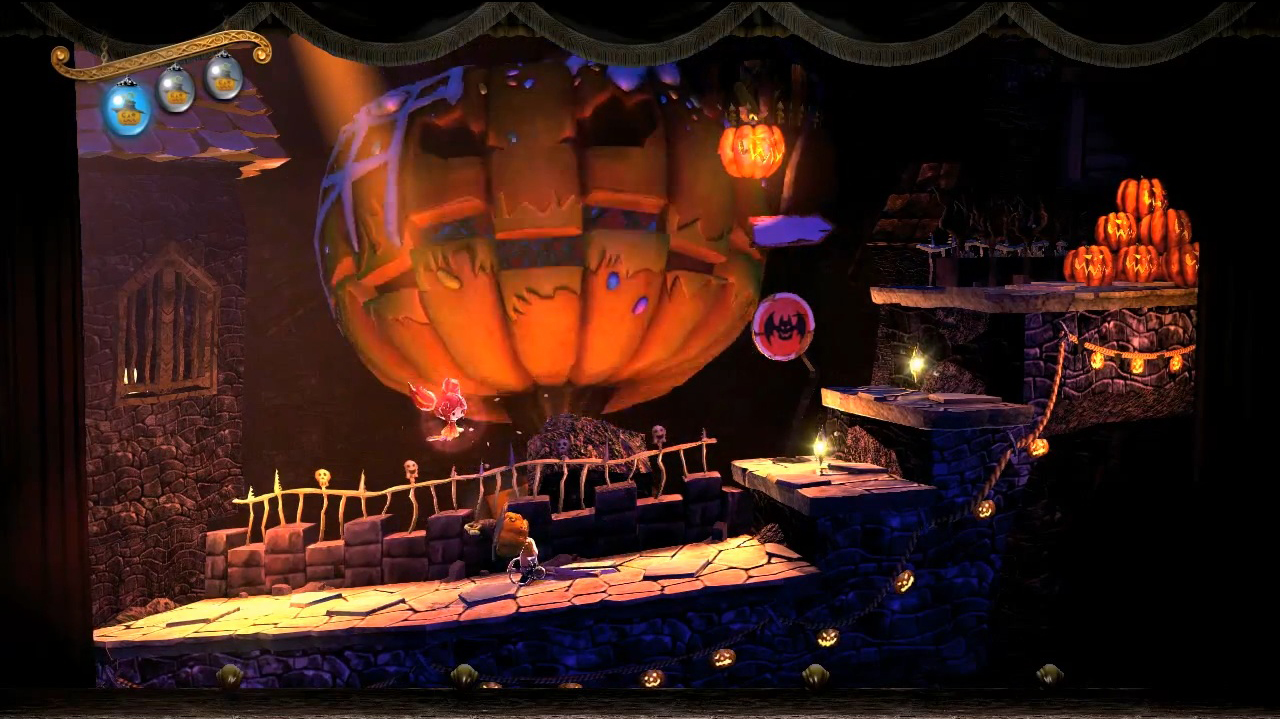Viewport: 1280px width, 719px height.
Task: Select the blue glowing pumpkin head bubble
Action: coord(128,109)
